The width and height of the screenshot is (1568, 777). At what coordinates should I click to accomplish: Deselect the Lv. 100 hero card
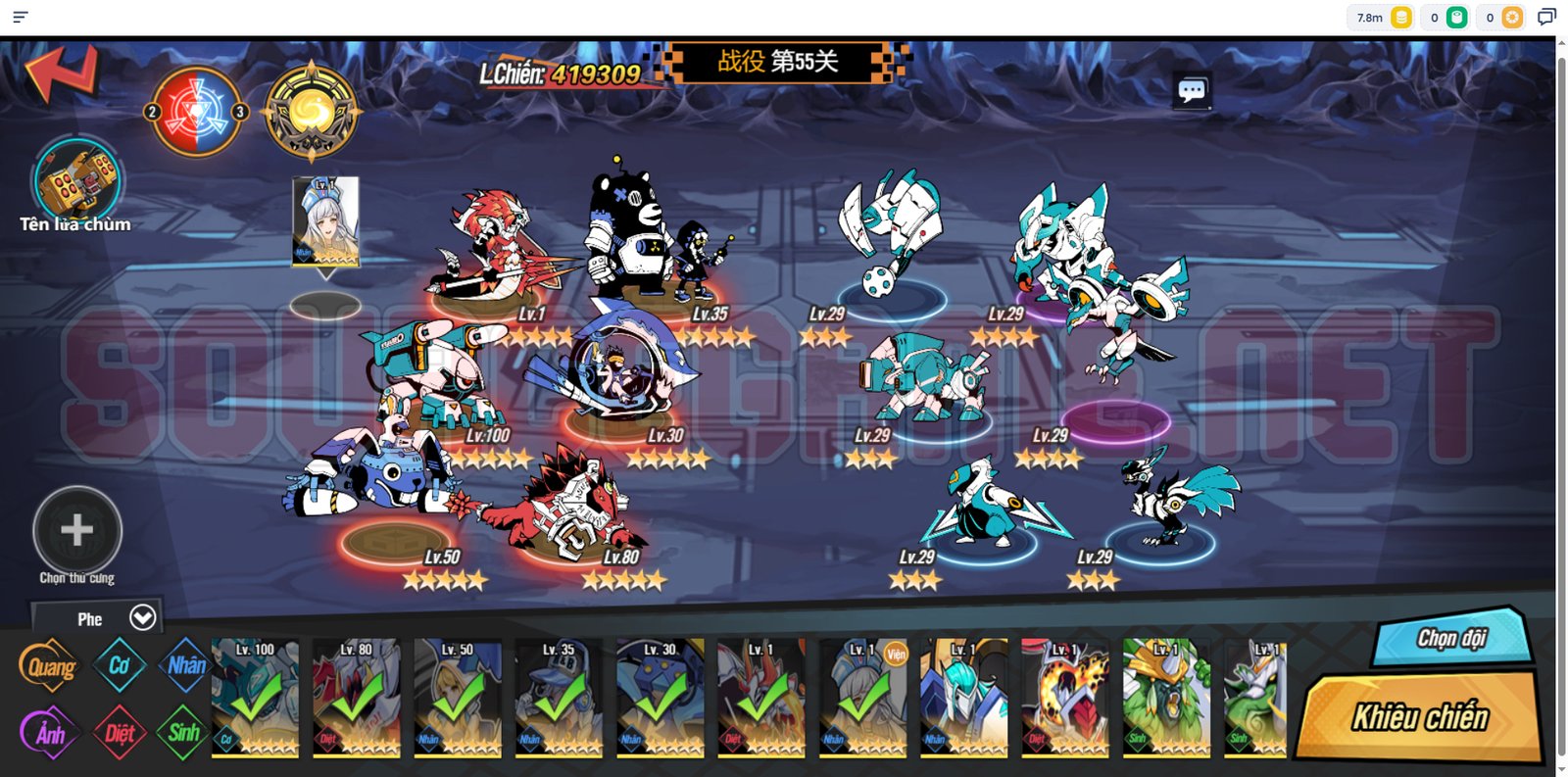click(x=256, y=698)
